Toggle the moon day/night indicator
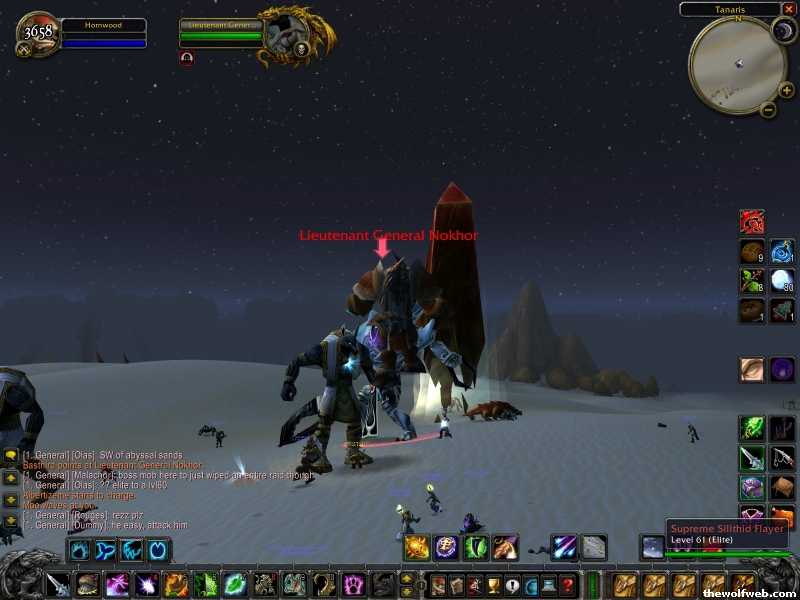The width and height of the screenshot is (800, 600). tap(781, 32)
